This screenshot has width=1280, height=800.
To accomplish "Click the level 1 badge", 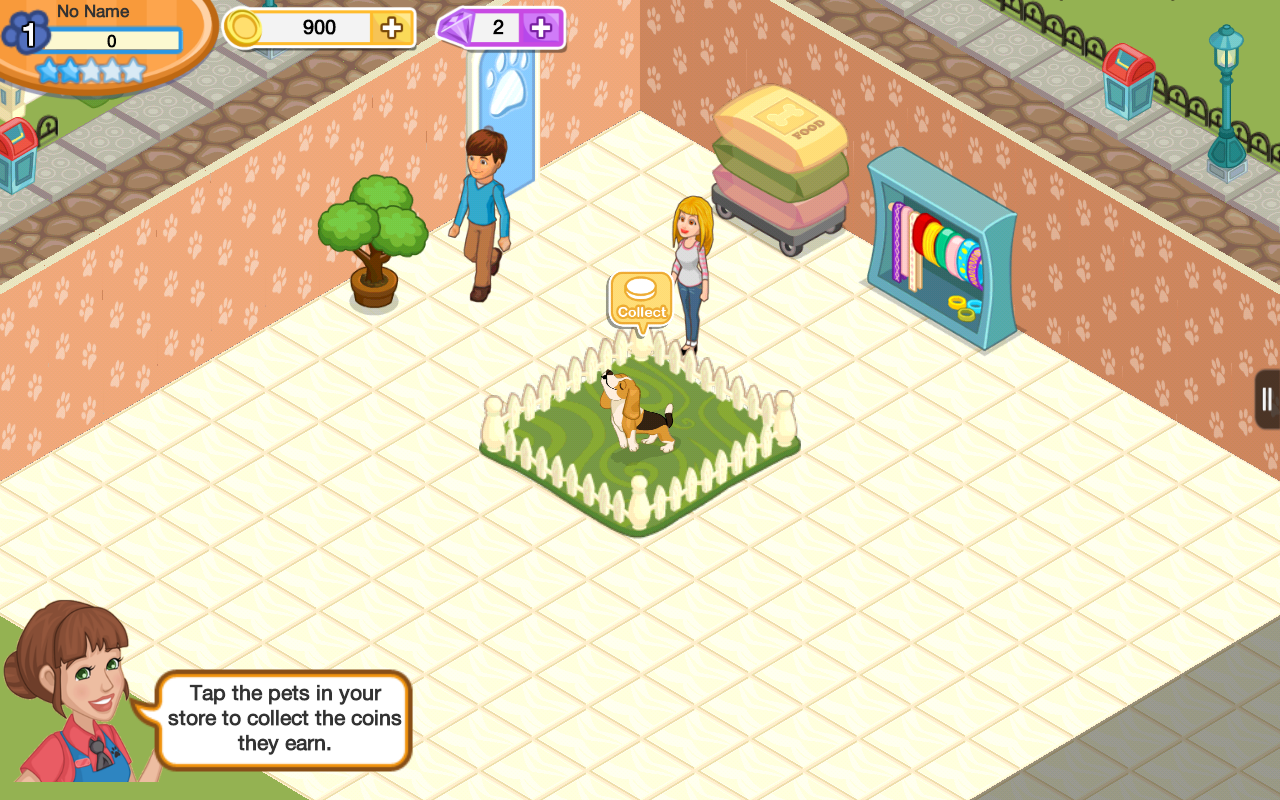I will point(28,31).
